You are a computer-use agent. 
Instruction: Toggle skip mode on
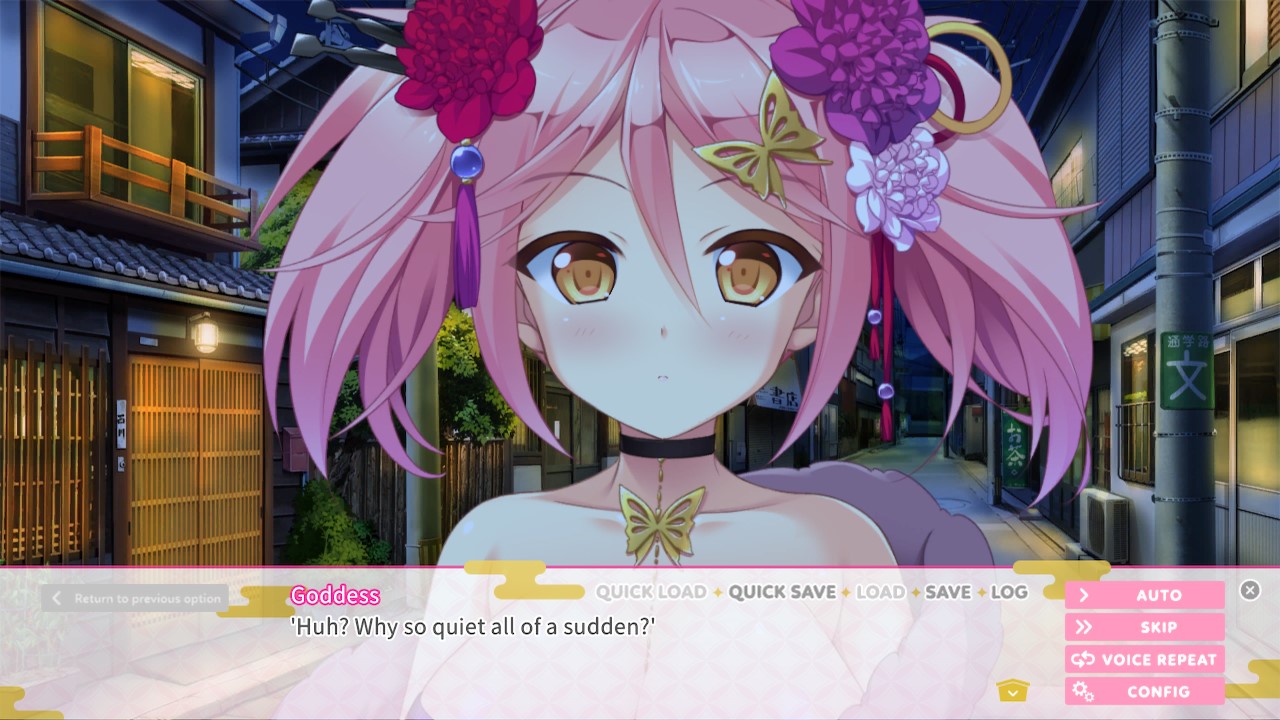pyautogui.click(x=1144, y=627)
